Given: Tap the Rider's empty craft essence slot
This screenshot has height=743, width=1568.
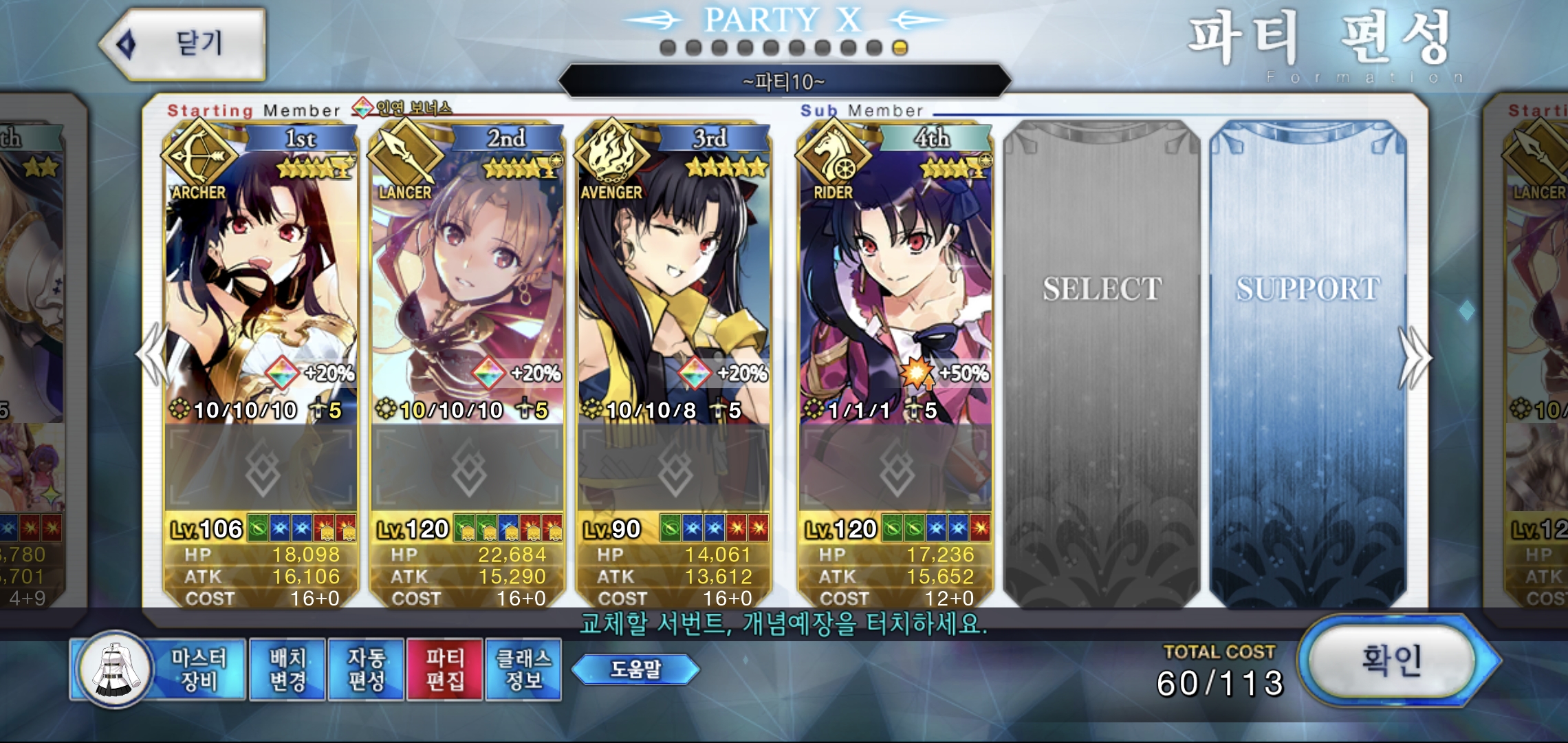Looking at the screenshot, I should click(x=895, y=469).
